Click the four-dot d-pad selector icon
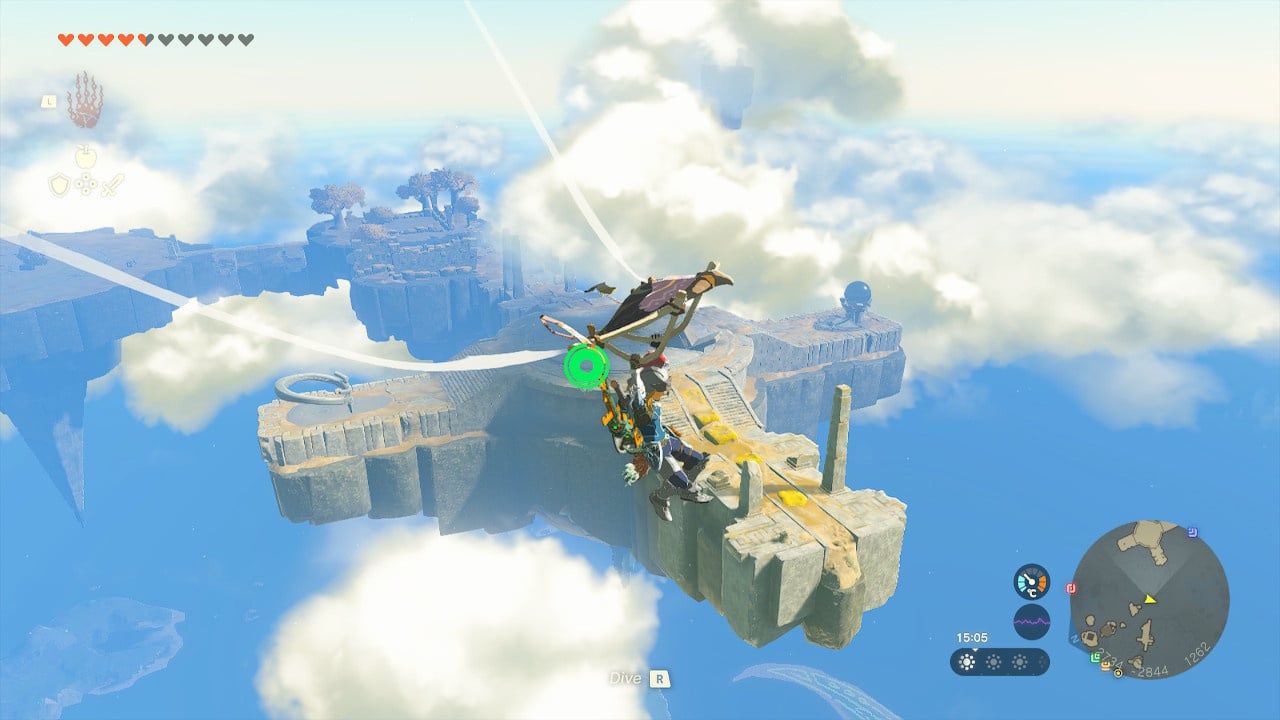Image resolution: width=1280 pixels, height=720 pixels. coord(86,185)
